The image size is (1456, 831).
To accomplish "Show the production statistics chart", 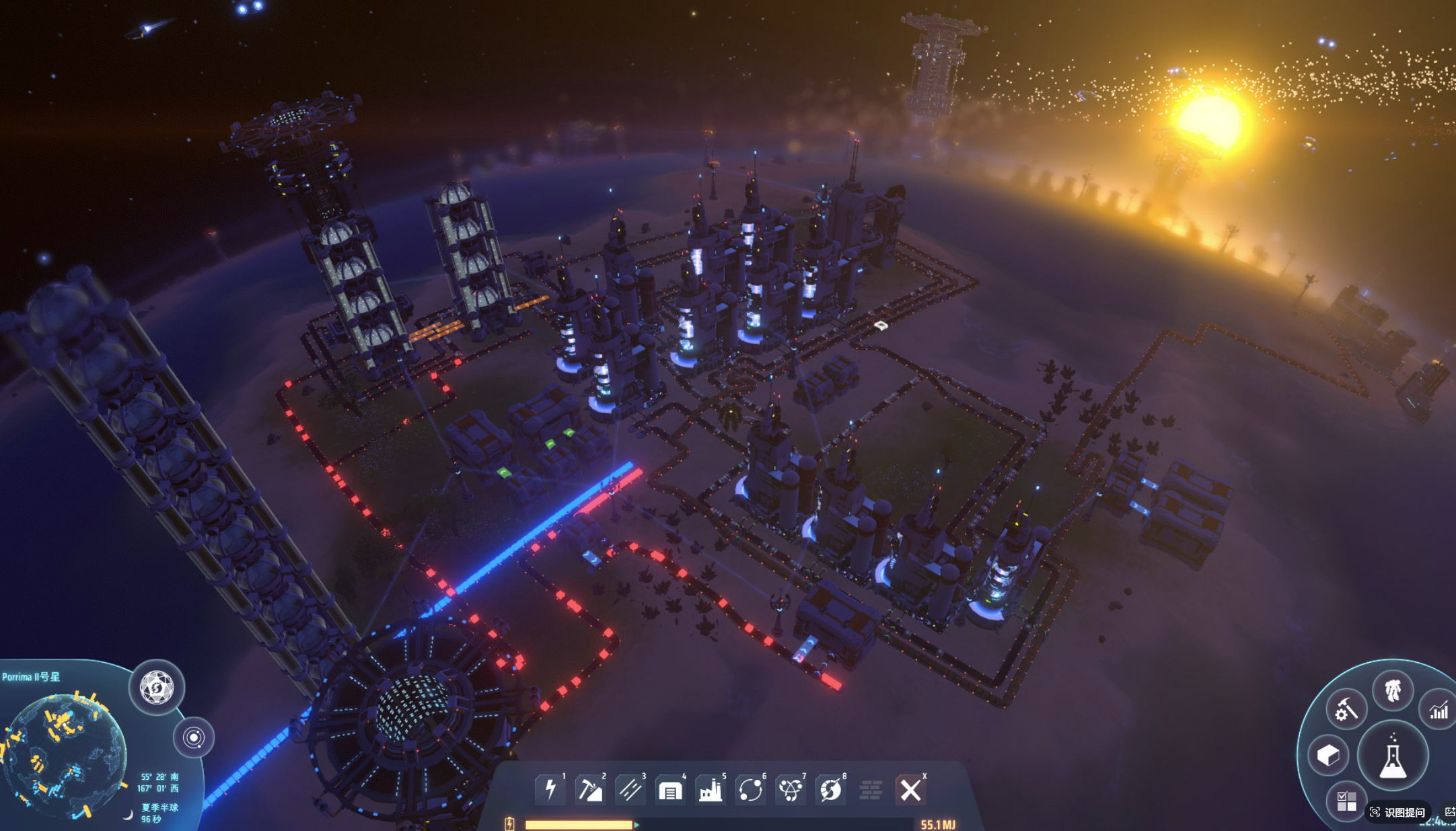I will point(1439,710).
